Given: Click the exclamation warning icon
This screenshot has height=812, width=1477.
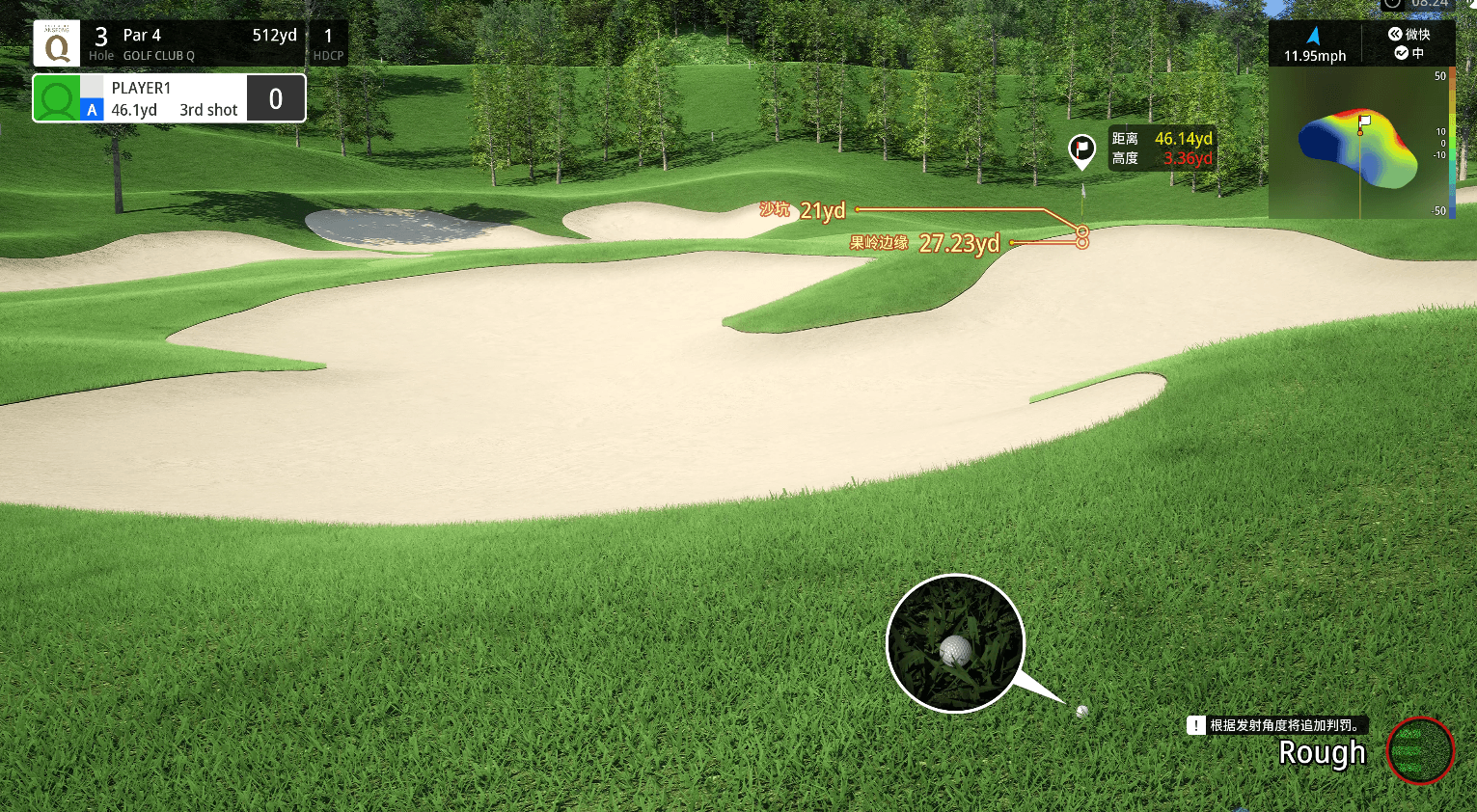Looking at the screenshot, I should tap(1196, 725).
